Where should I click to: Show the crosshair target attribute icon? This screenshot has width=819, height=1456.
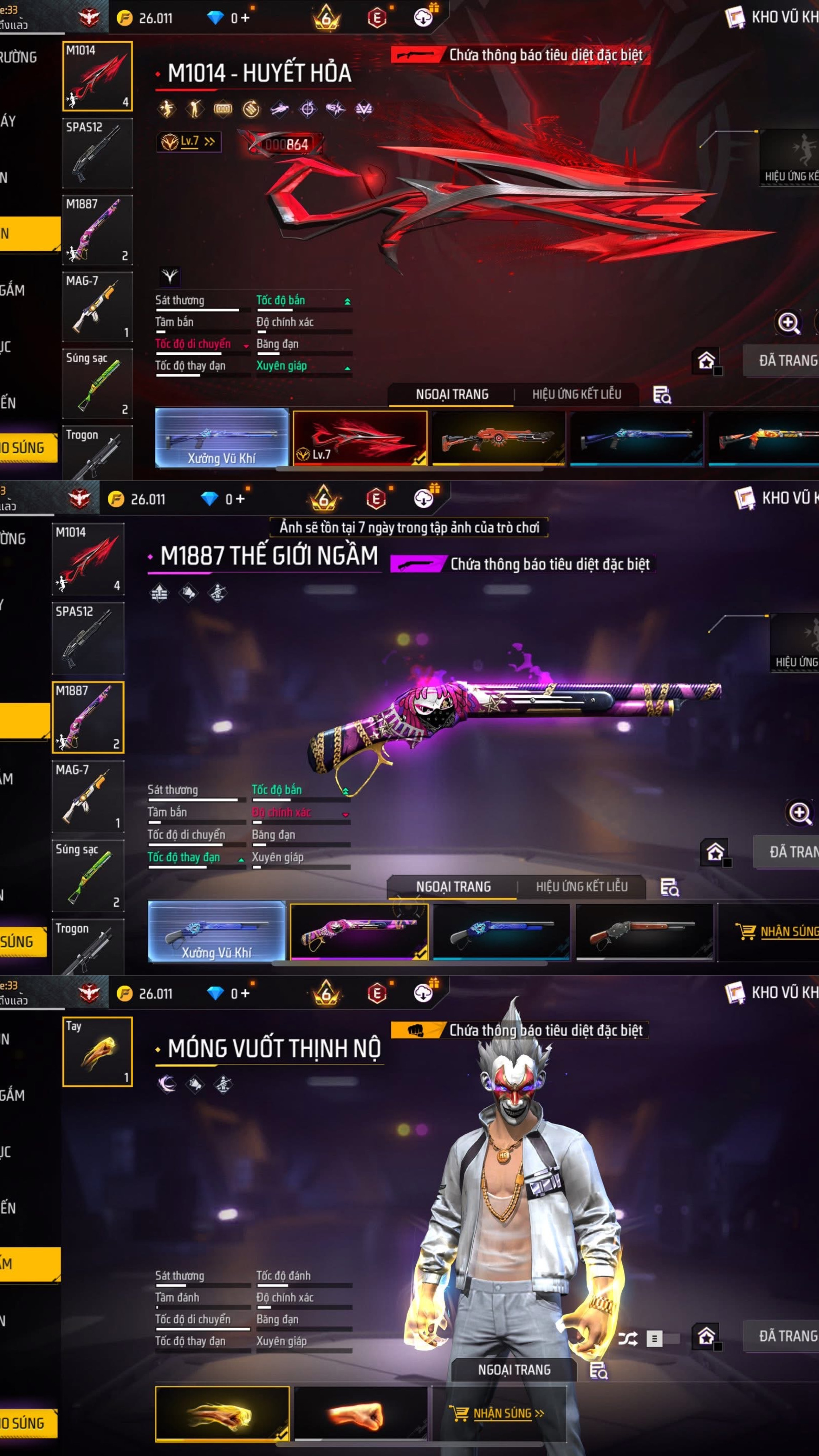[308, 108]
